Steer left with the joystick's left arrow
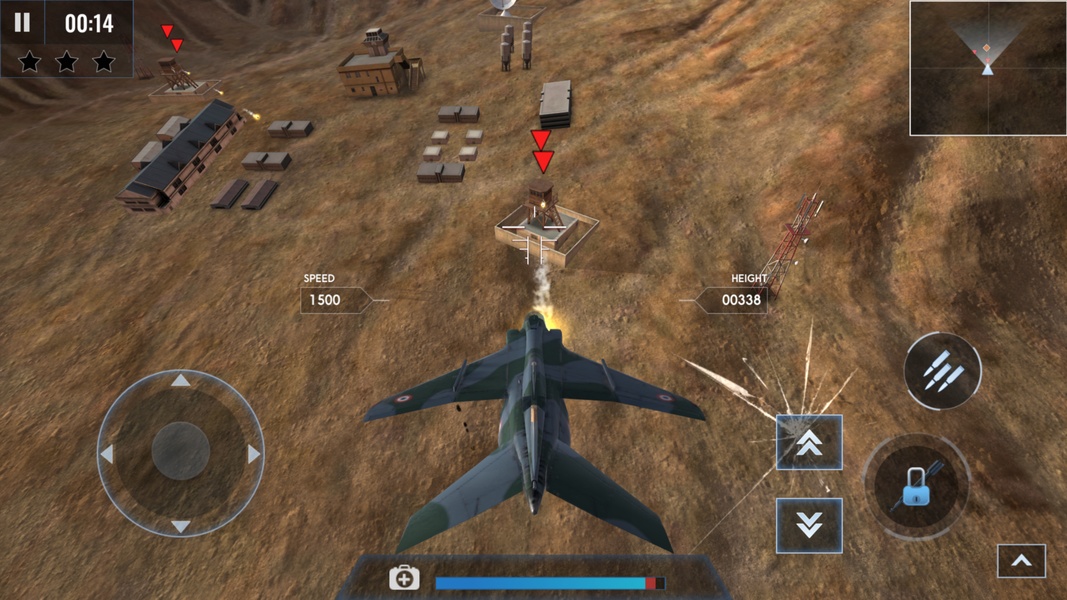 107,454
